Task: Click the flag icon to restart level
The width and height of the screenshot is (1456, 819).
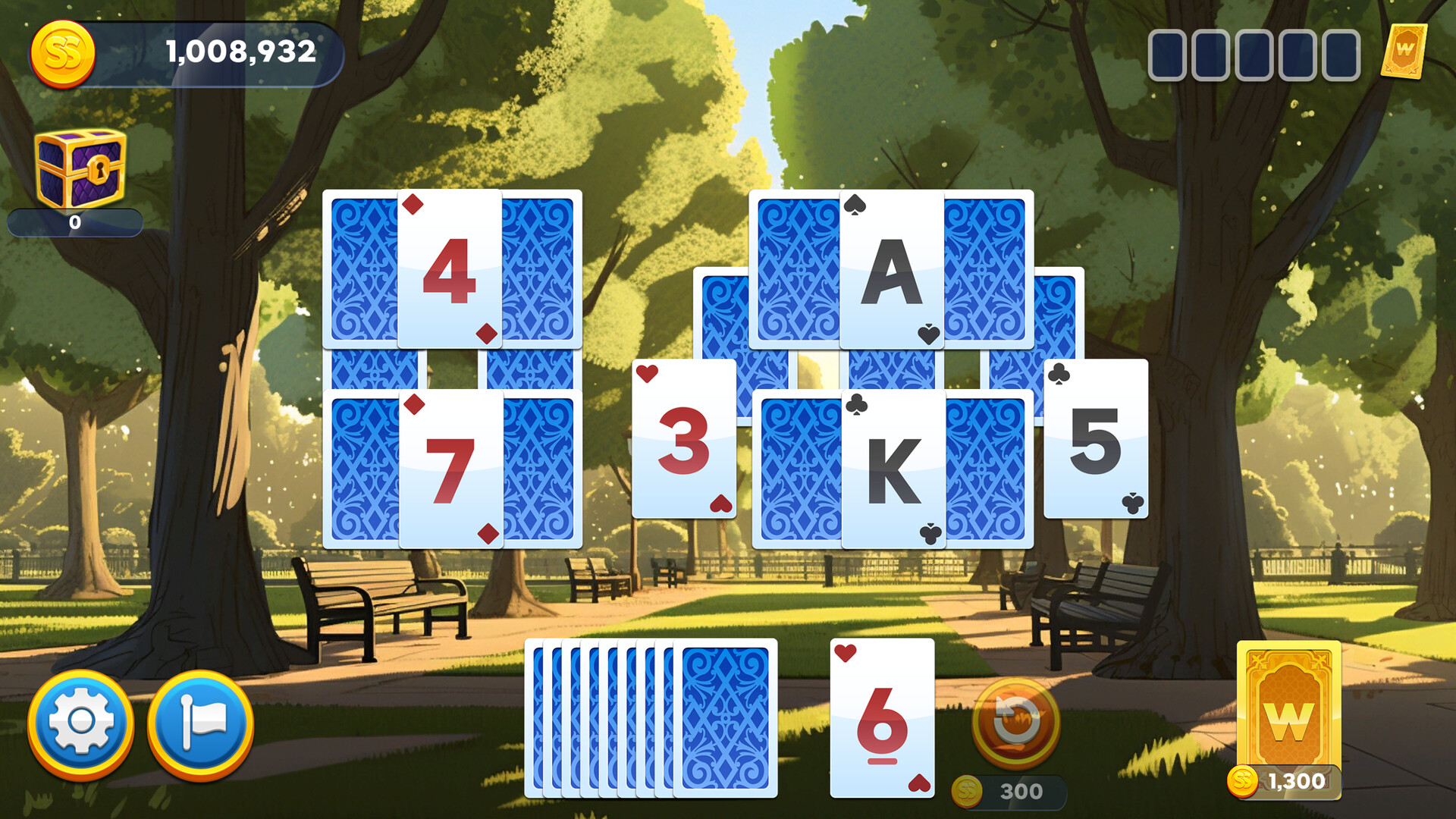Action: tap(201, 723)
